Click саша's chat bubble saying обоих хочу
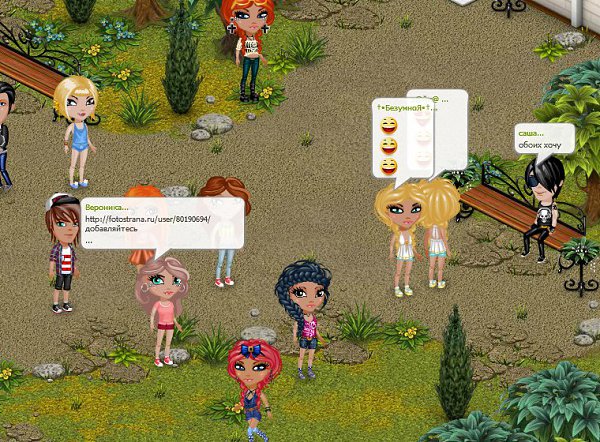This screenshot has width=600, height=442. point(543,139)
